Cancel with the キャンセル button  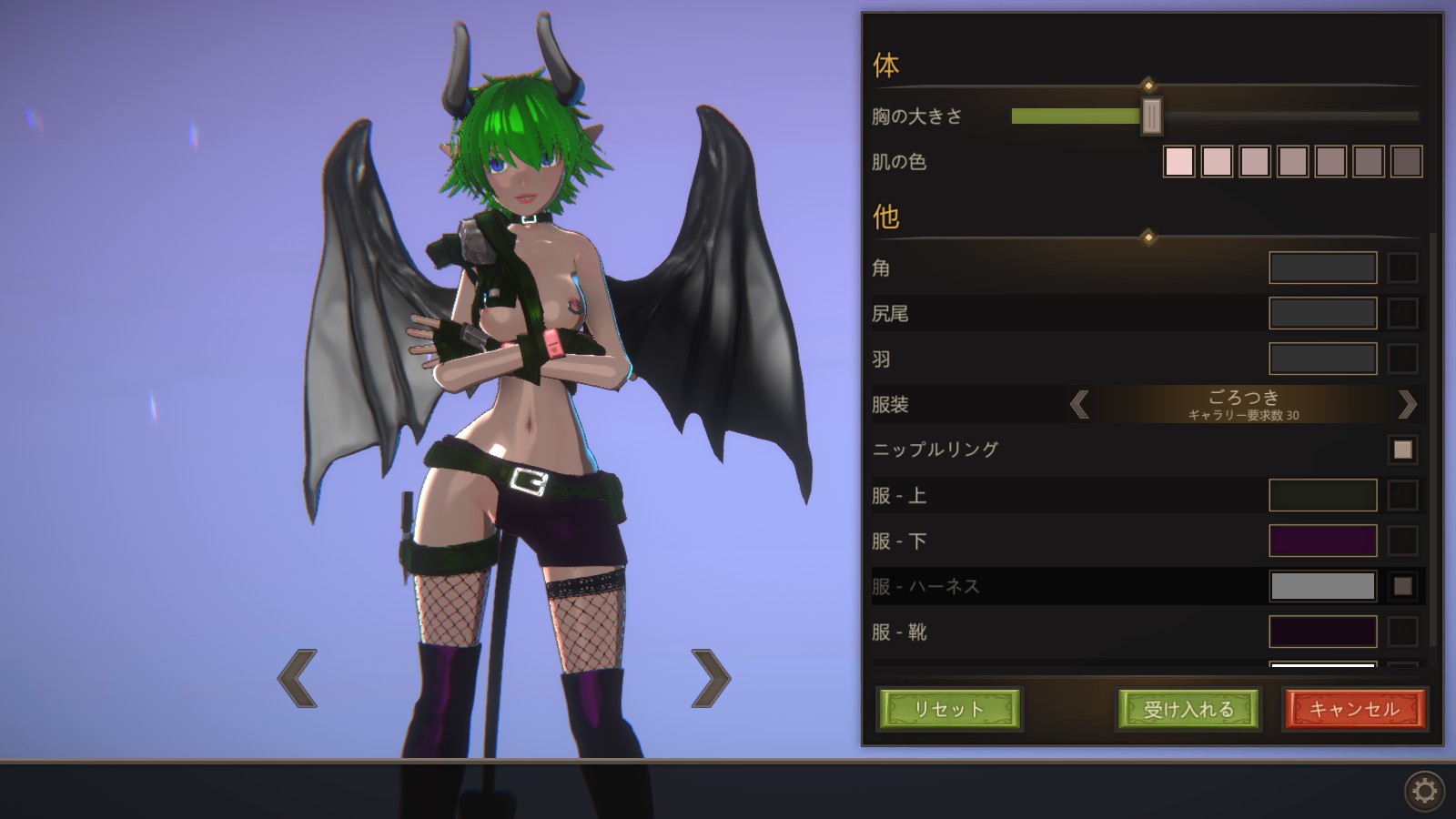click(1354, 709)
